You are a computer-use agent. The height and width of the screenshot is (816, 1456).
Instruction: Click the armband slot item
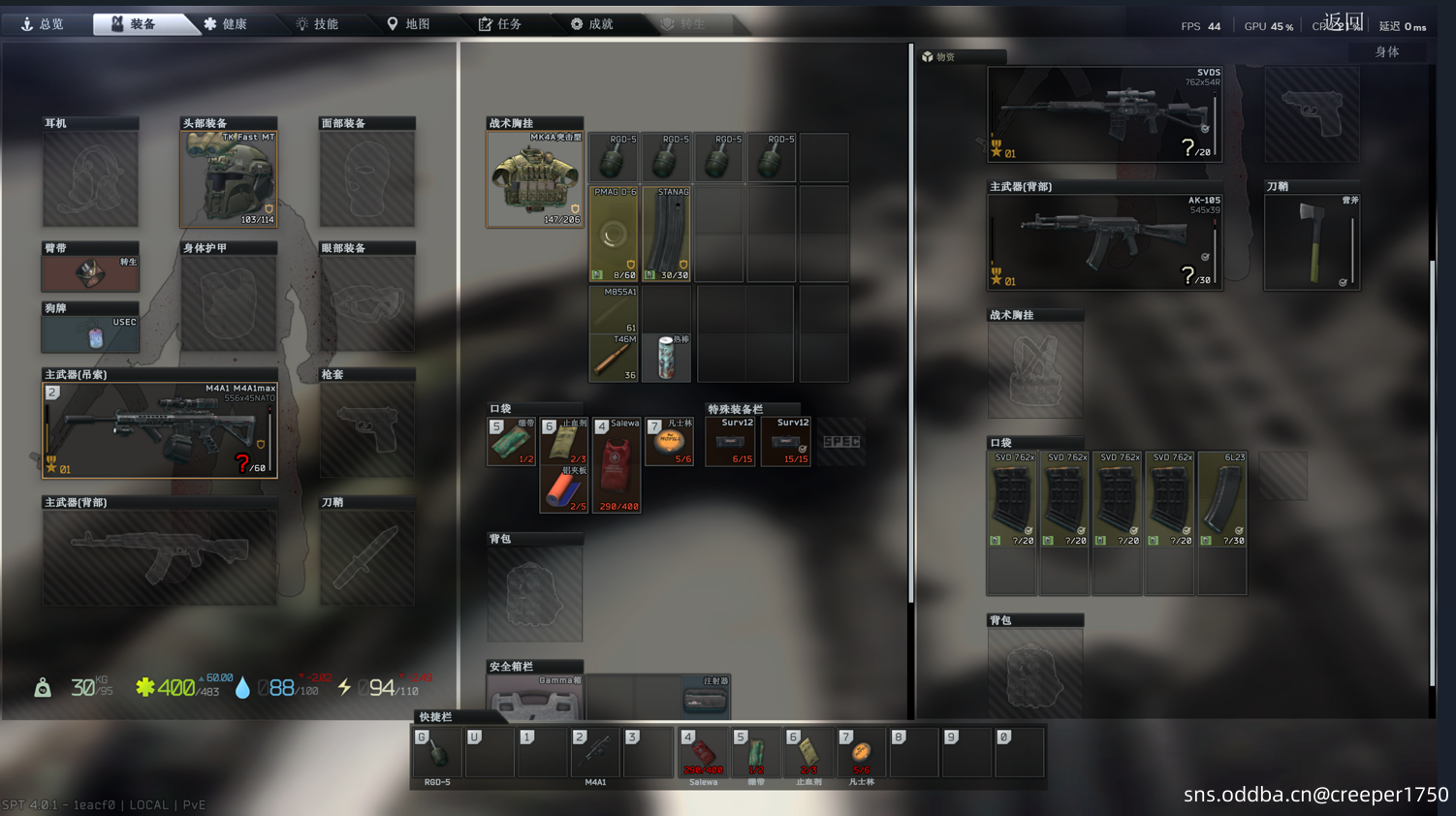[x=90, y=272]
